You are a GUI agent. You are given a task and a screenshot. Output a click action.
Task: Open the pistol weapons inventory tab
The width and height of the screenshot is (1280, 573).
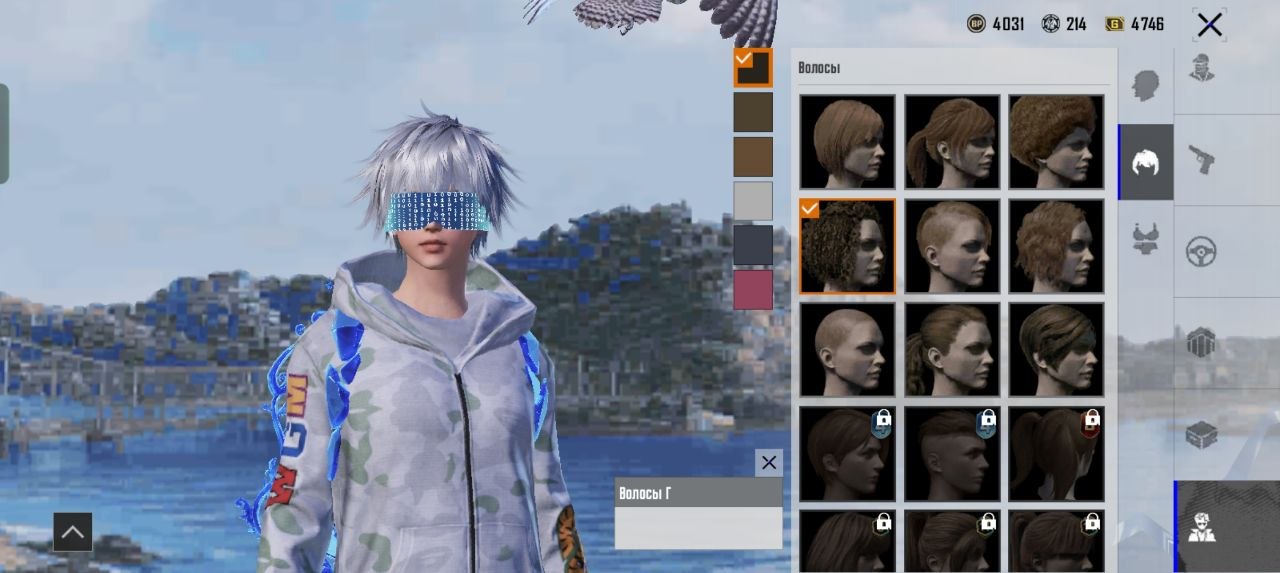pos(1201,159)
